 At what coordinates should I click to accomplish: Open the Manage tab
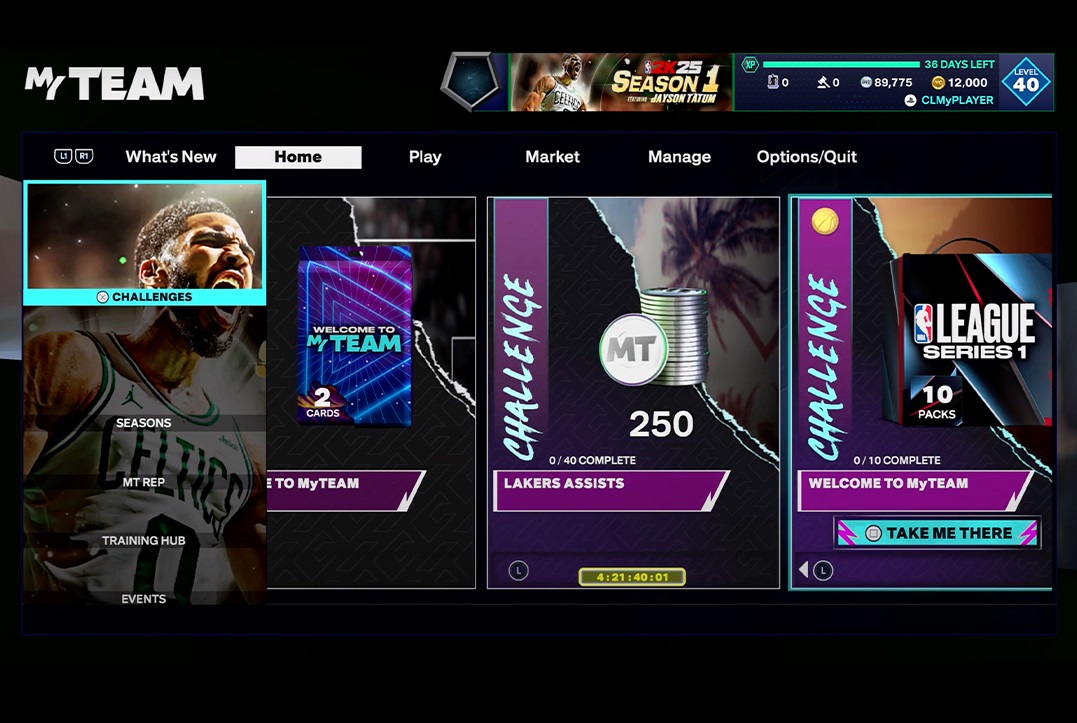[679, 157]
